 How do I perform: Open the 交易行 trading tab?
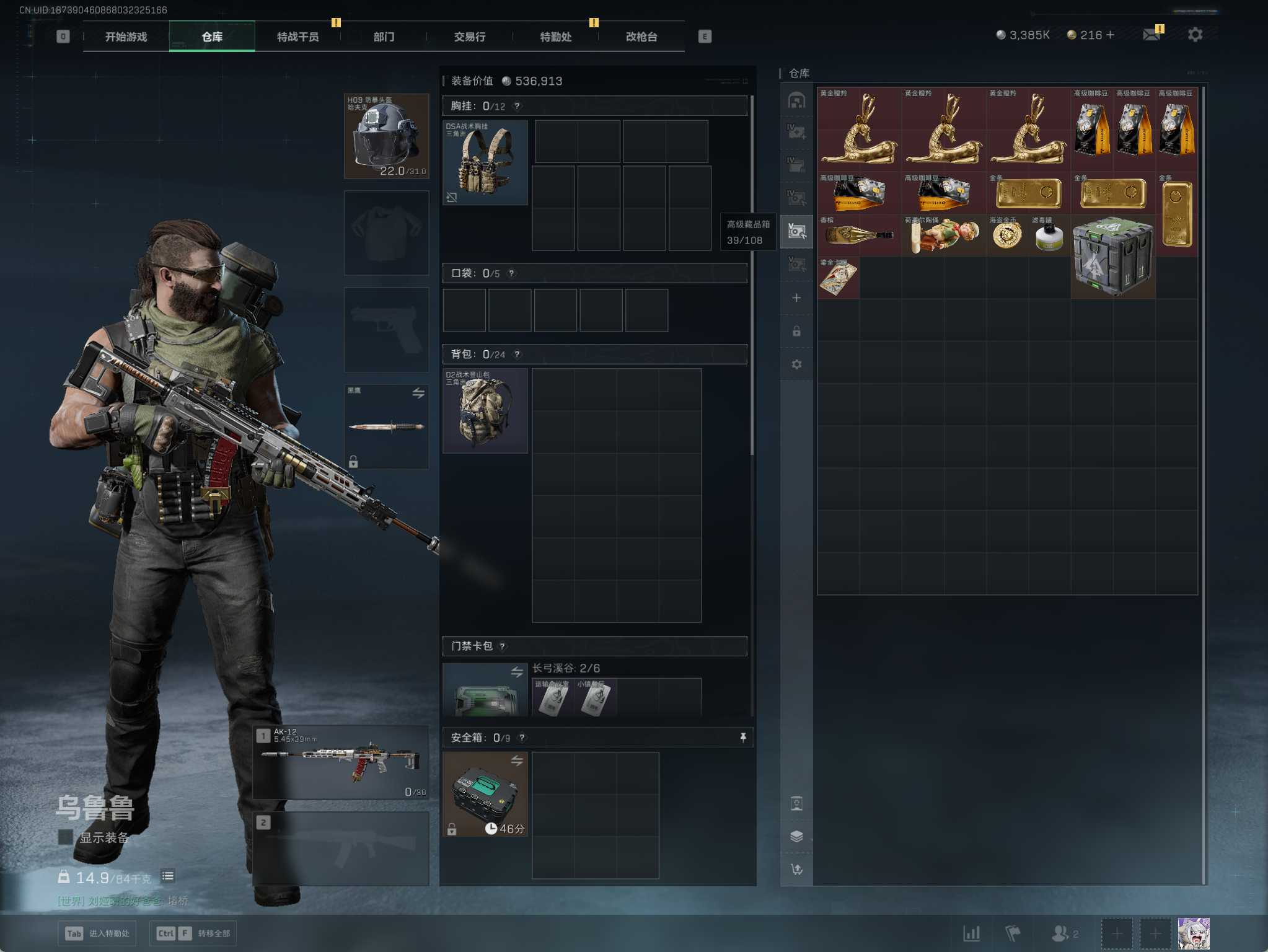point(469,37)
